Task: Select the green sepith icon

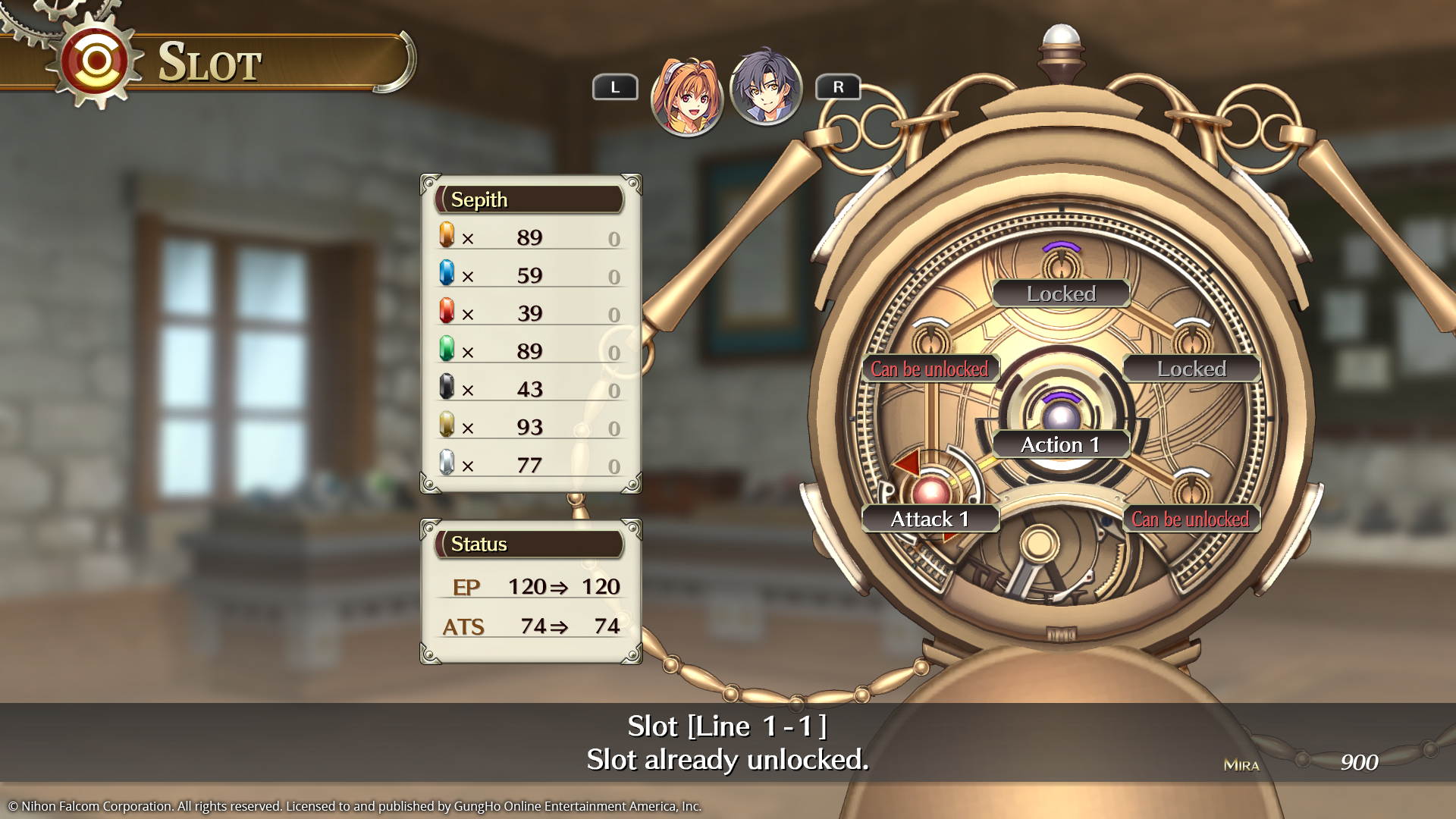Action: (x=446, y=350)
